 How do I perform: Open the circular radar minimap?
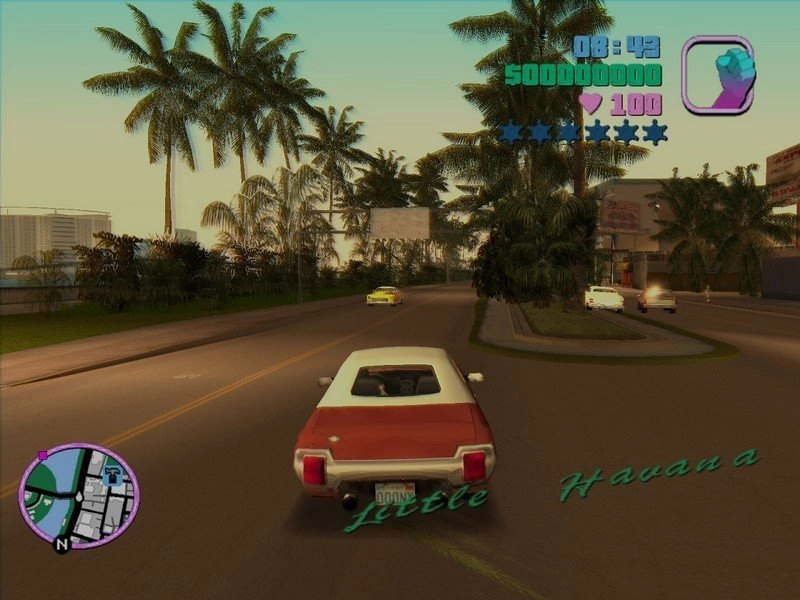tap(79, 496)
